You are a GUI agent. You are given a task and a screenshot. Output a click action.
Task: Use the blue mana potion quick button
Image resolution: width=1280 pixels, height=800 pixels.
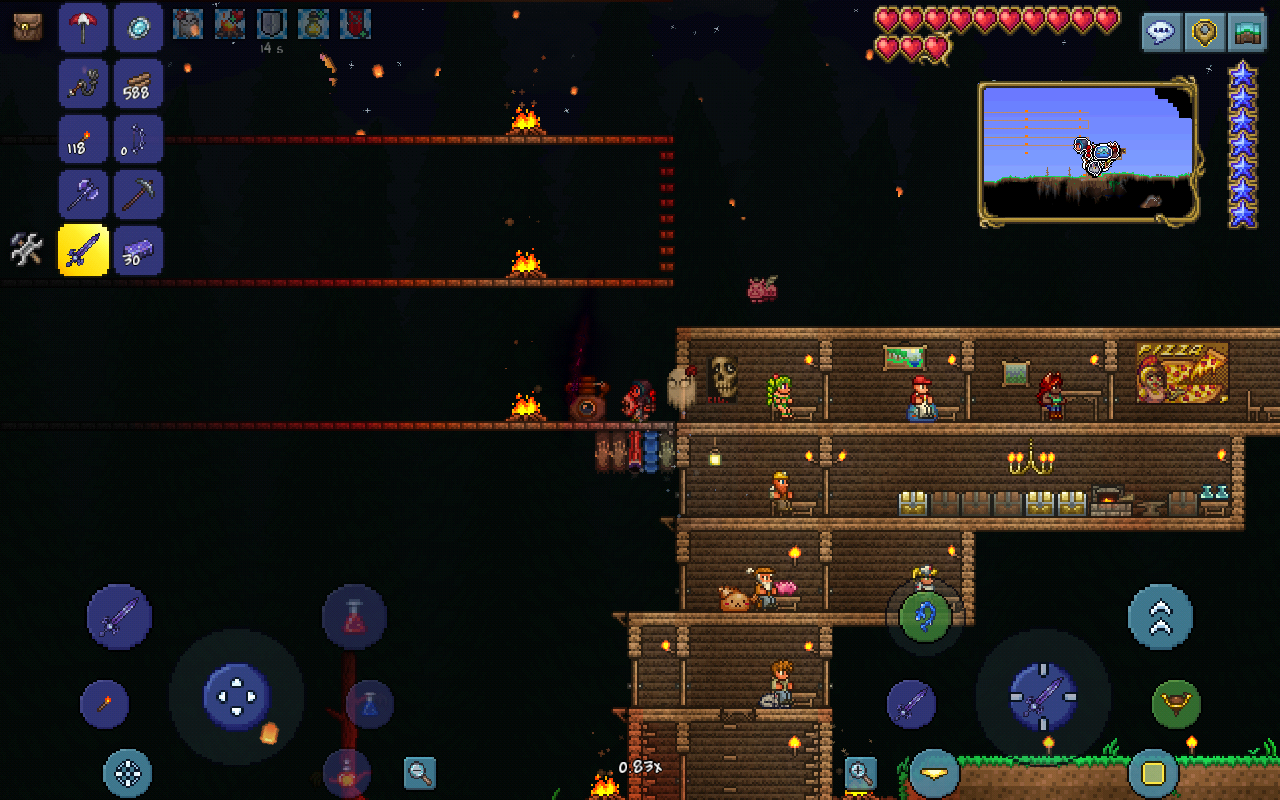pos(369,704)
